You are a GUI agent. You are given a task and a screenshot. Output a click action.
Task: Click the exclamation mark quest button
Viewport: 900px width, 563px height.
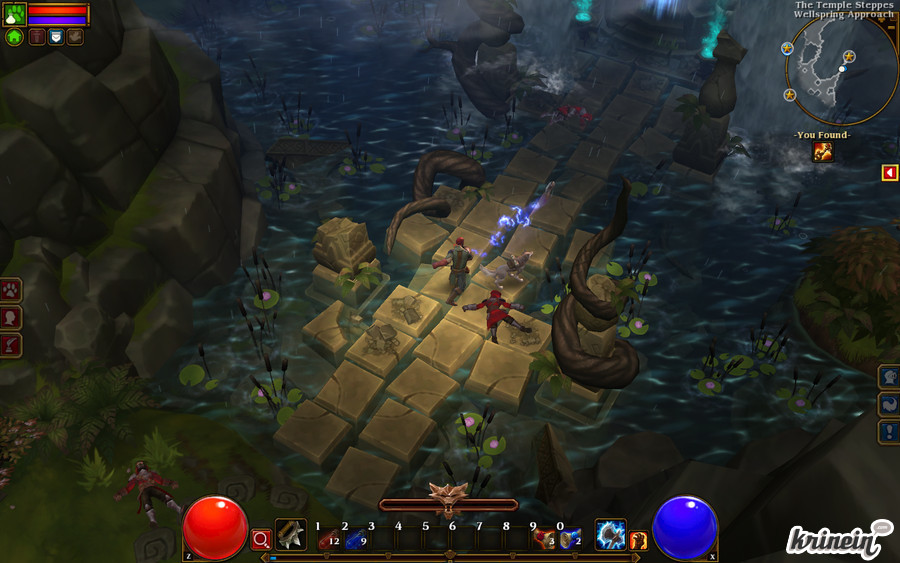tap(888, 432)
